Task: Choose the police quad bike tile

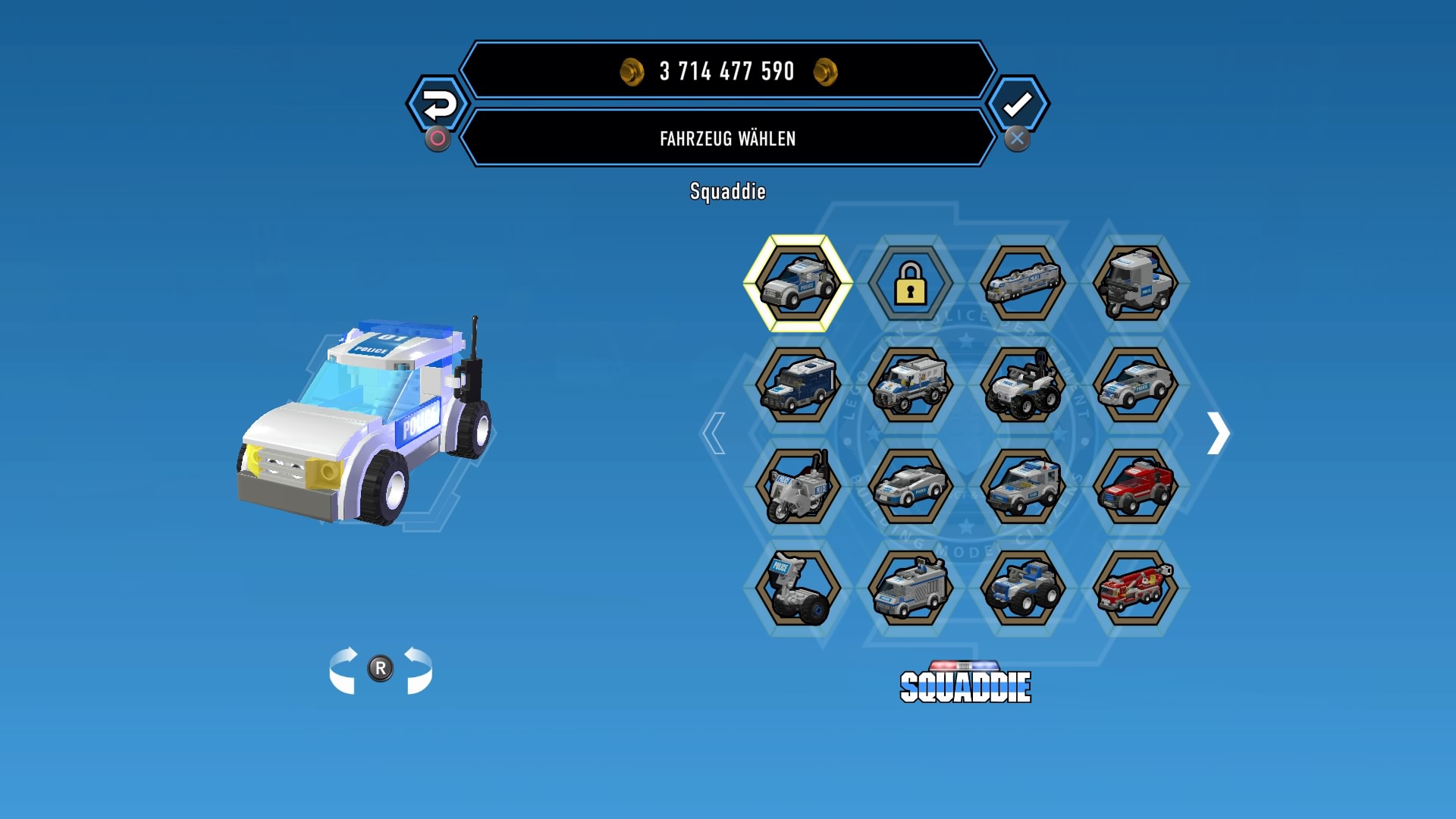Action: tap(1022, 384)
